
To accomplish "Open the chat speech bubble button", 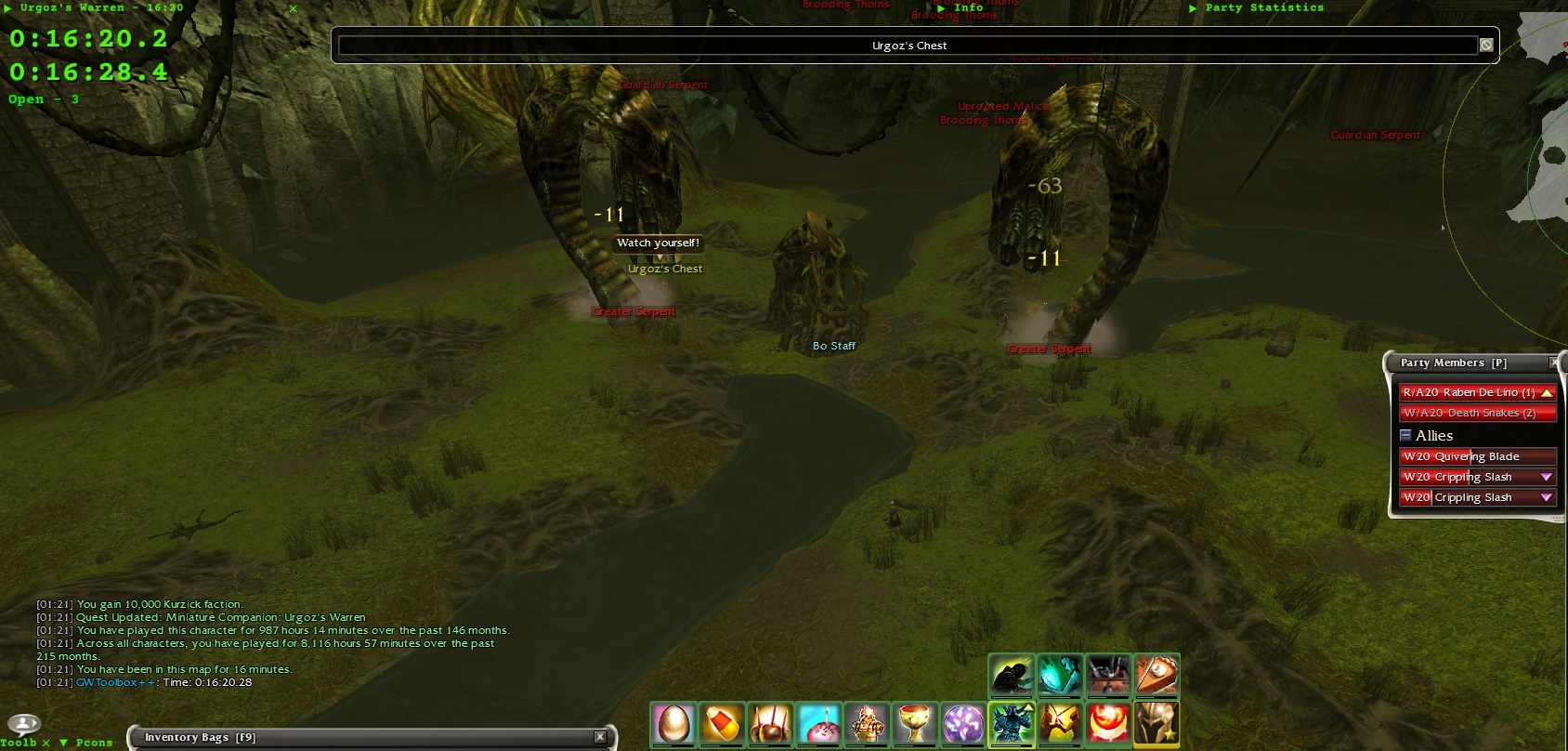I will click(x=23, y=723).
